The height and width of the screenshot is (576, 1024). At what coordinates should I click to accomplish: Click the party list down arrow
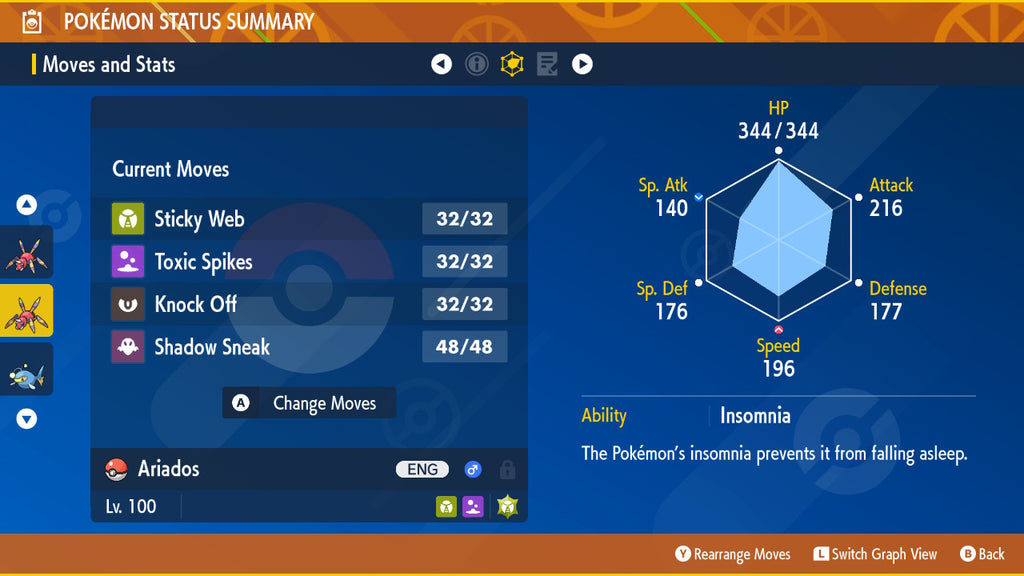click(x=27, y=419)
